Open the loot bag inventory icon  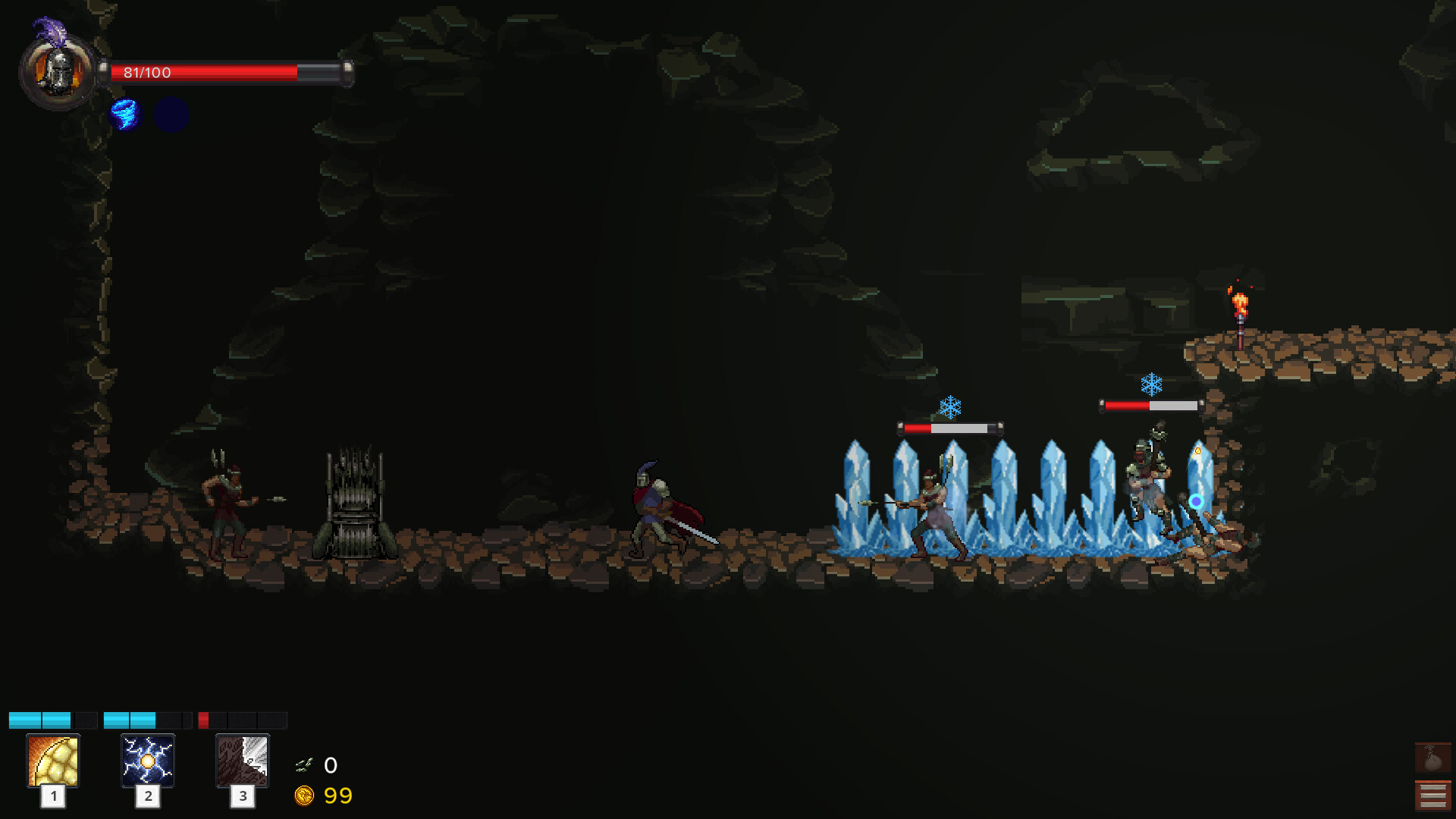point(1432,755)
